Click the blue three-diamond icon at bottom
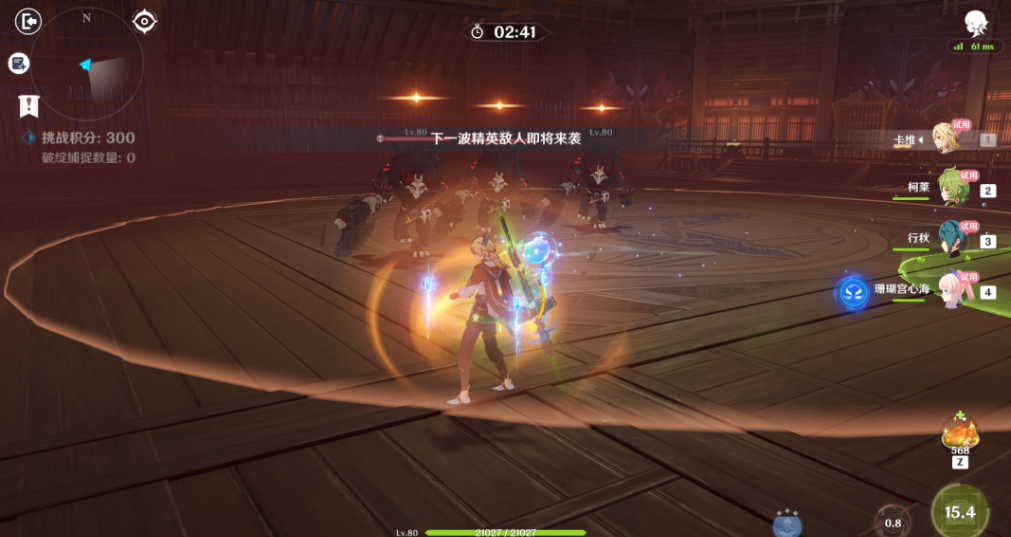This screenshot has height=537, width=1011. click(x=787, y=522)
